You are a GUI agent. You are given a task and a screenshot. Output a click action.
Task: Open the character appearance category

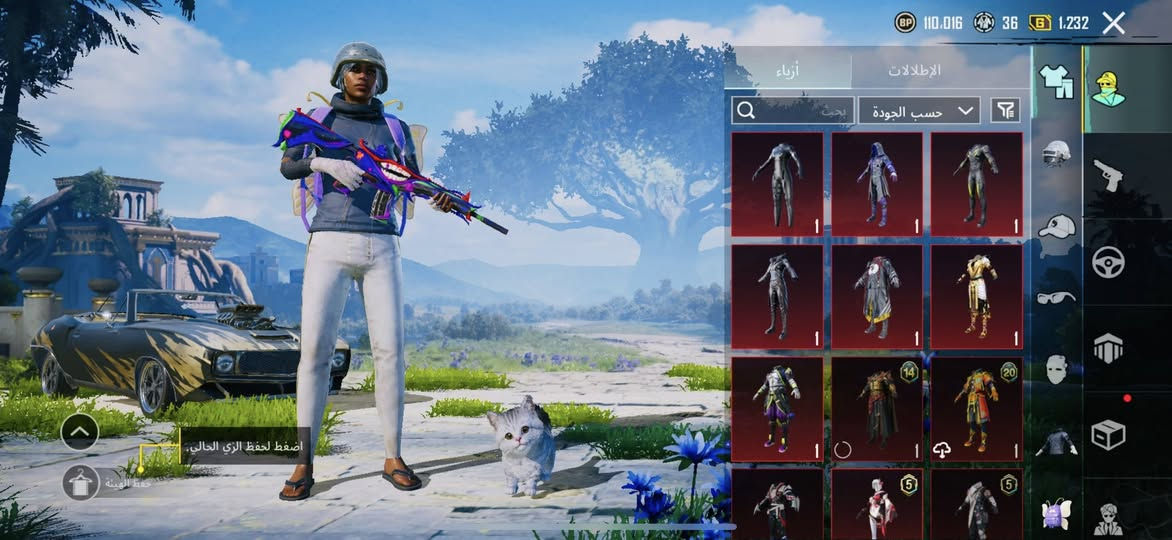coord(1108,89)
